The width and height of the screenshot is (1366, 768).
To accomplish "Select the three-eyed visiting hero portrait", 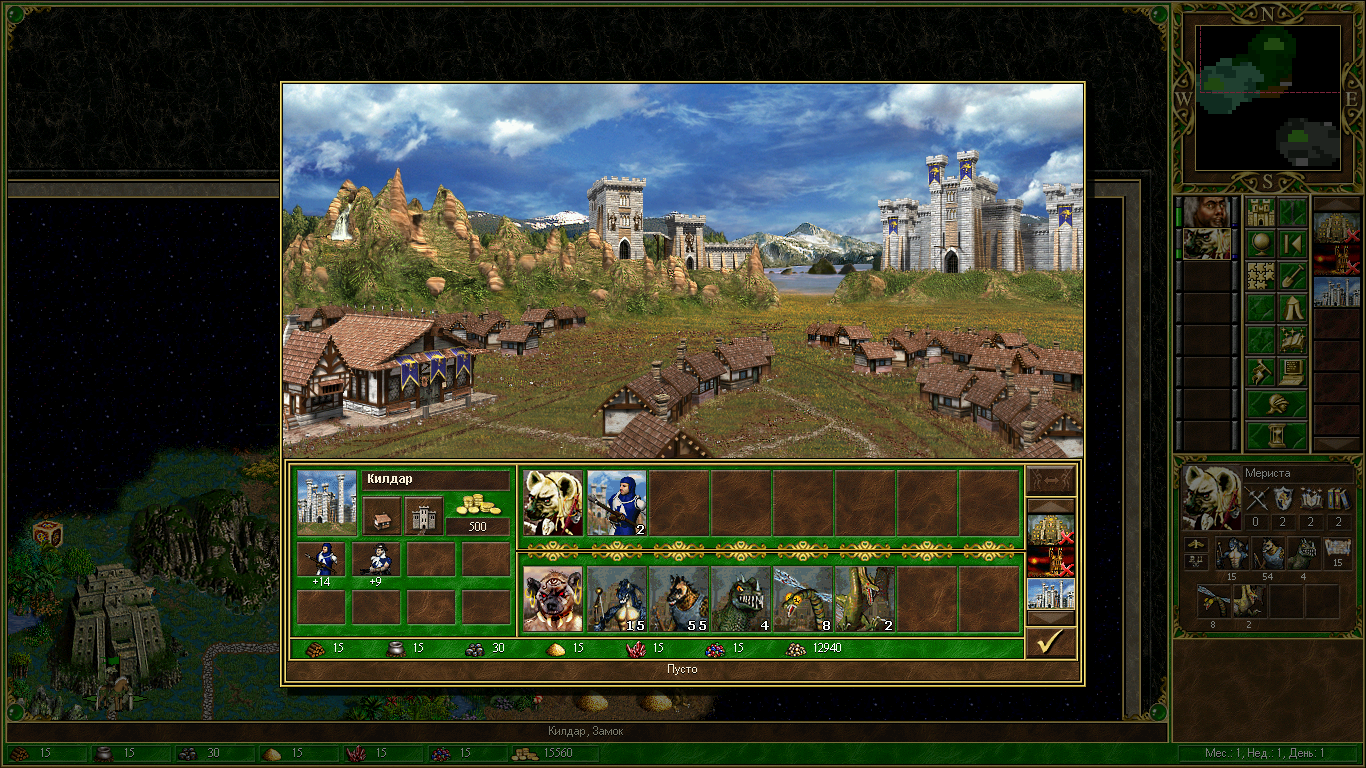I will pos(553,599).
